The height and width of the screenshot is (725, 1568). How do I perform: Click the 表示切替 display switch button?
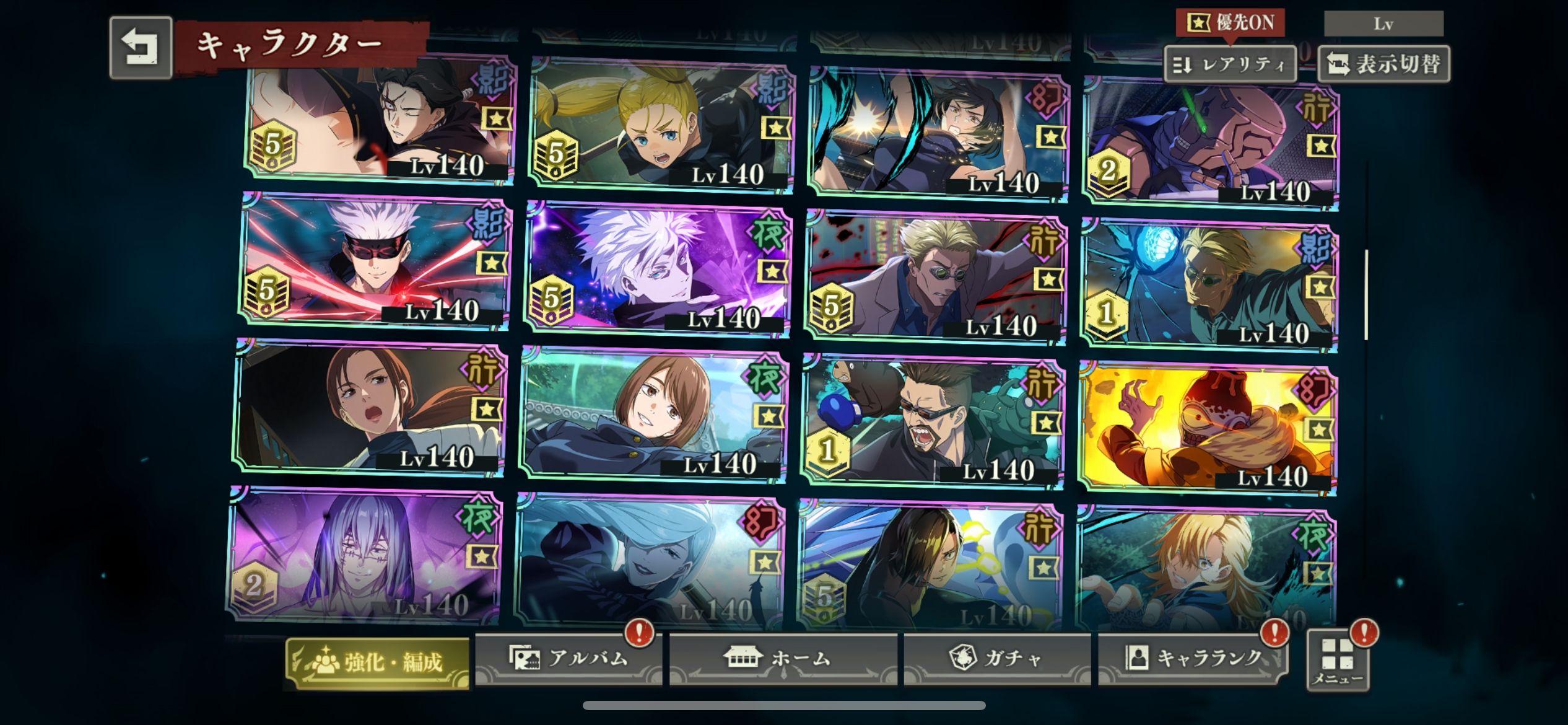pos(1384,64)
